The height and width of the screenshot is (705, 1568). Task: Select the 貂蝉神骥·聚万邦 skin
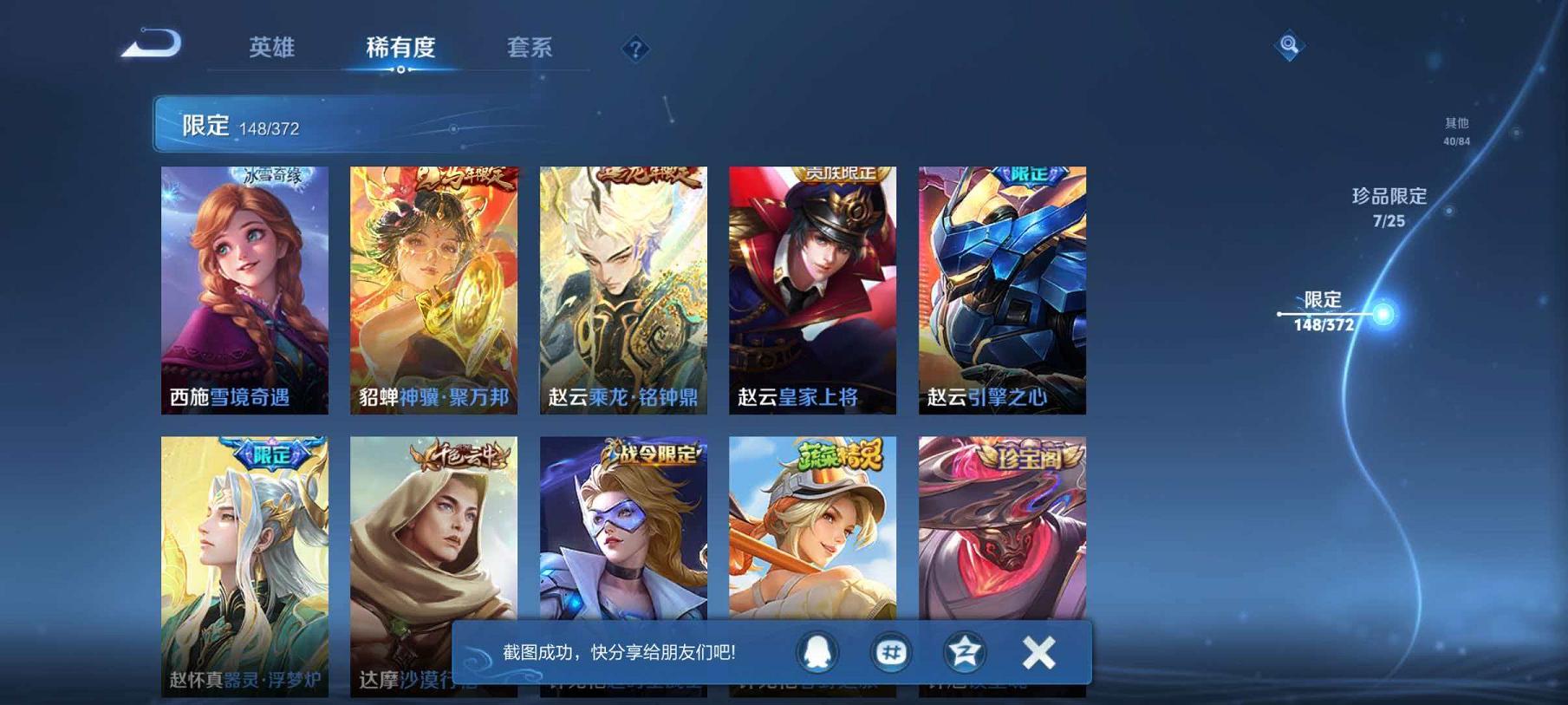[x=435, y=290]
